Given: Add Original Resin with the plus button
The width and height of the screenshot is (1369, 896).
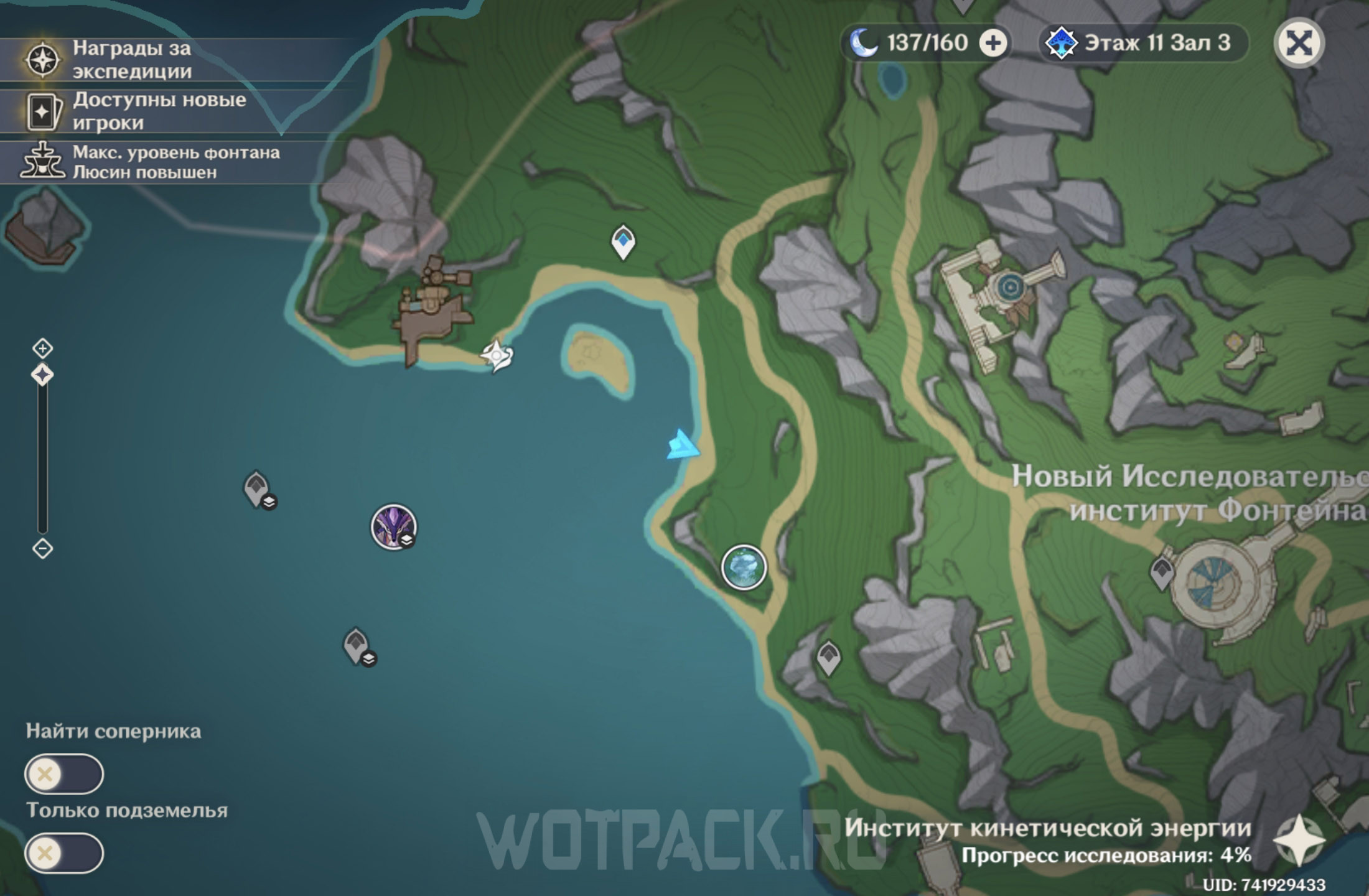Looking at the screenshot, I should pyautogui.click(x=993, y=43).
